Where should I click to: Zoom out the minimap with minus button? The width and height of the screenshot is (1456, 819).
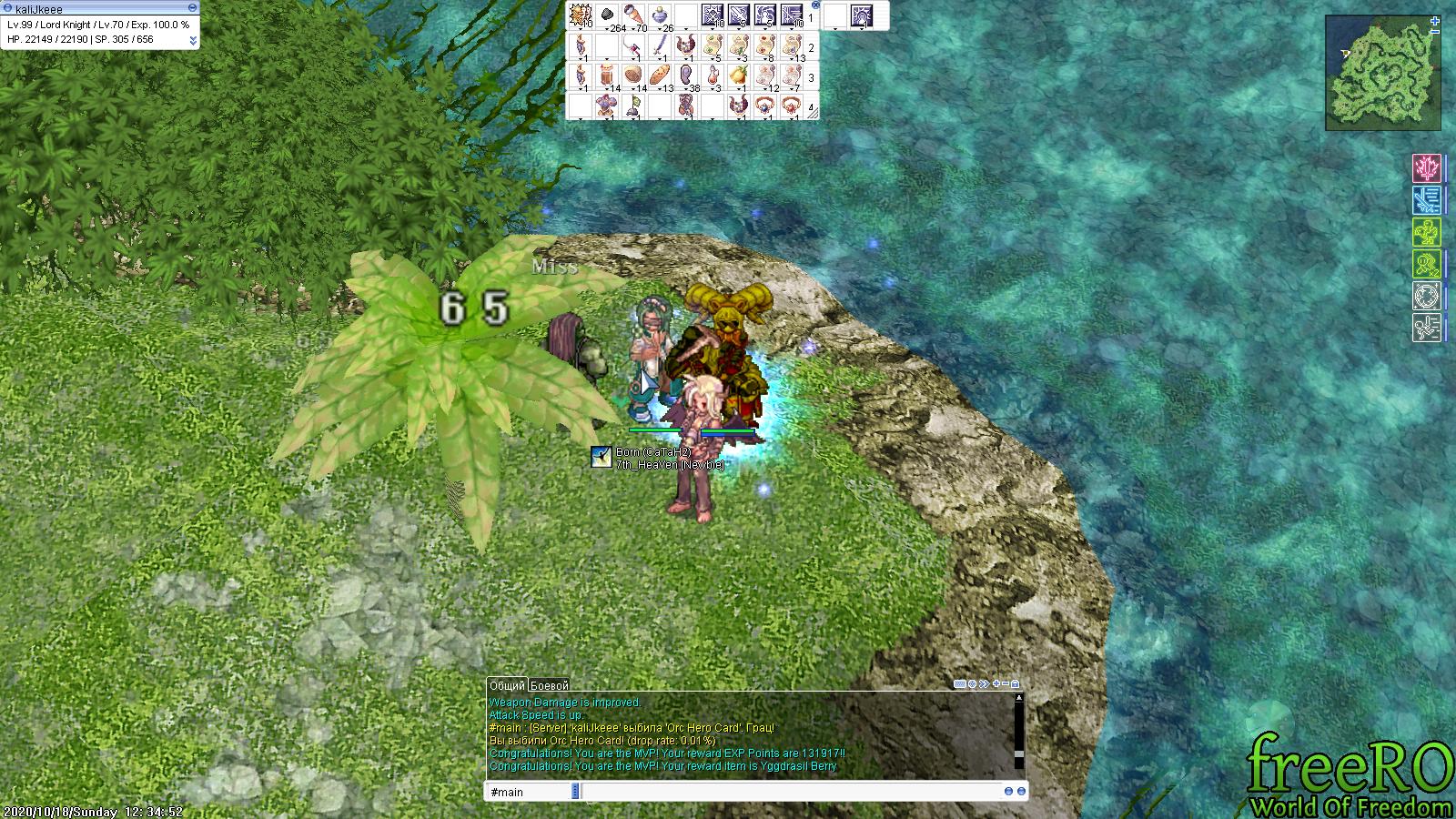pyautogui.click(x=1436, y=31)
